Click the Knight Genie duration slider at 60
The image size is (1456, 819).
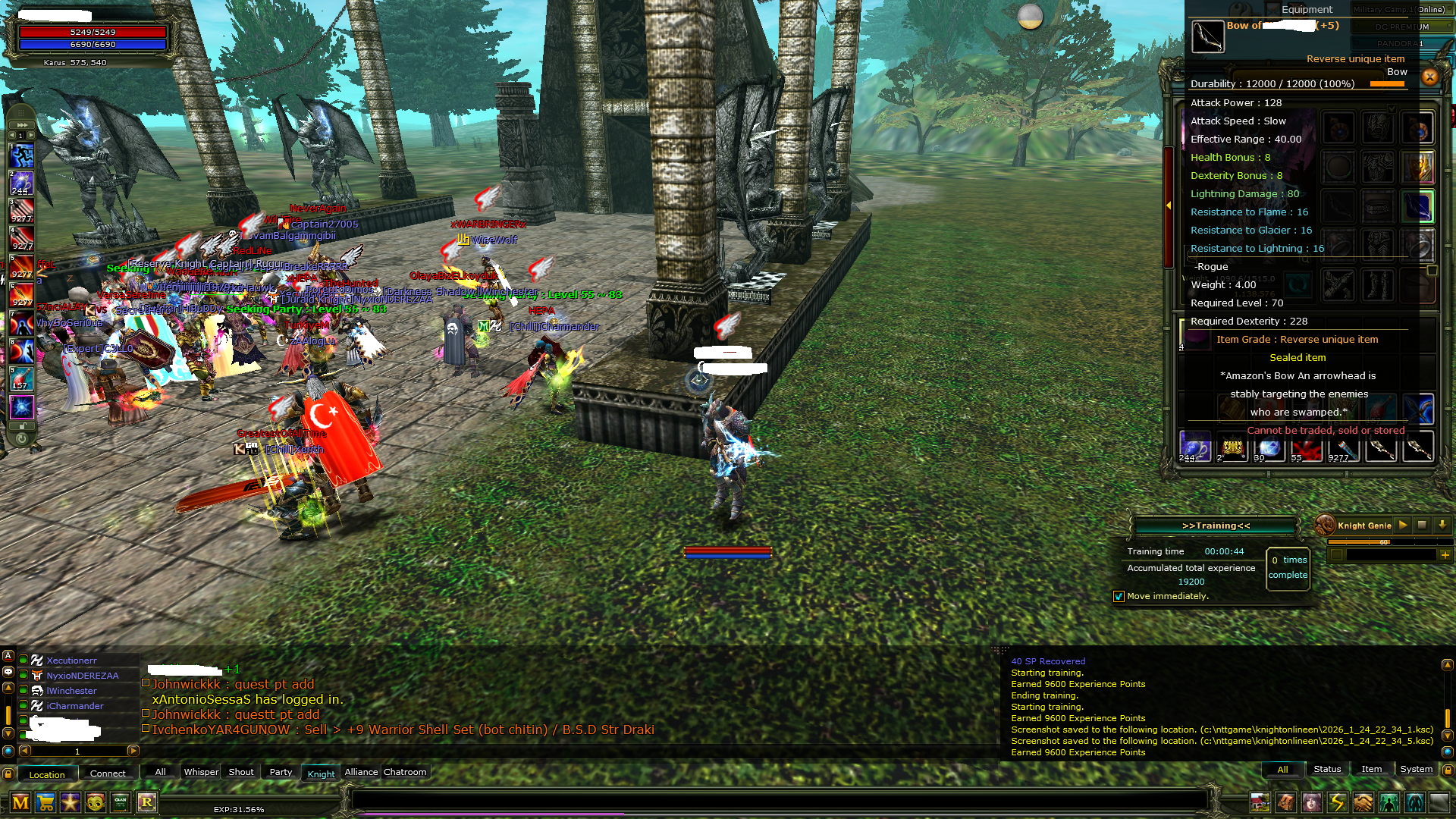tap(1383, 542)
